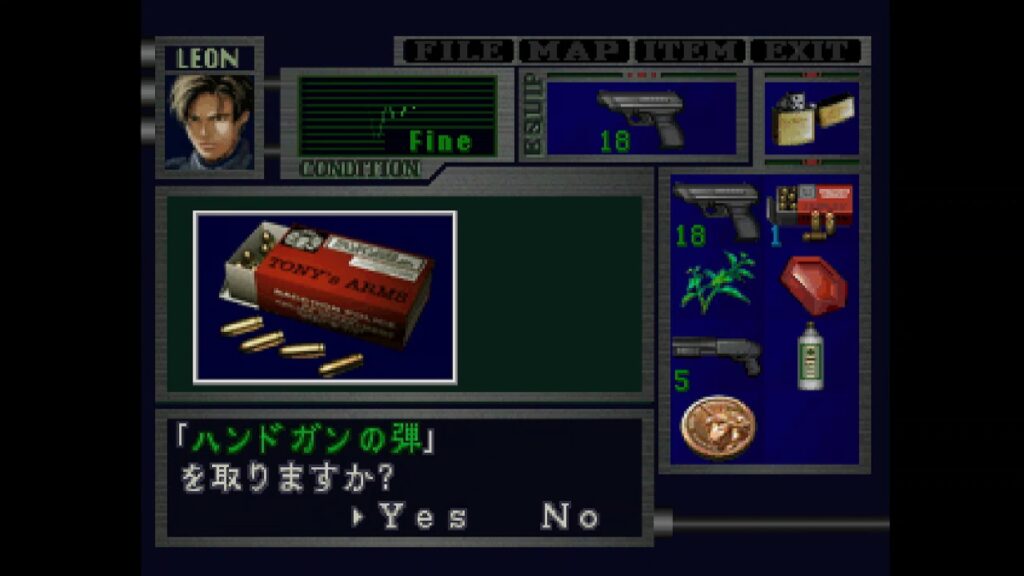
Task: Select the first aid spray slot
Action: coord(810,355)
